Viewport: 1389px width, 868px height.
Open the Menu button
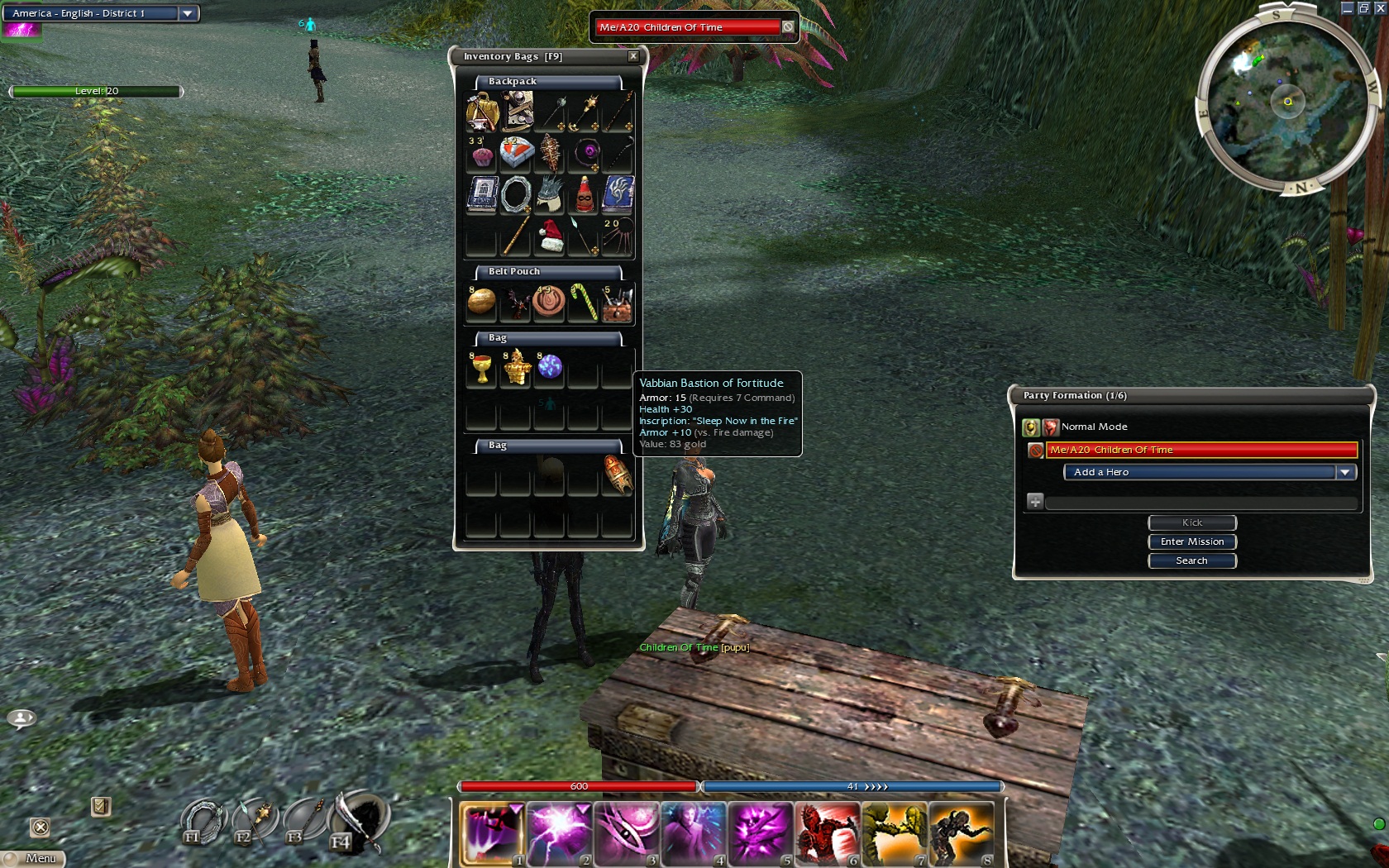coord(34,858)
